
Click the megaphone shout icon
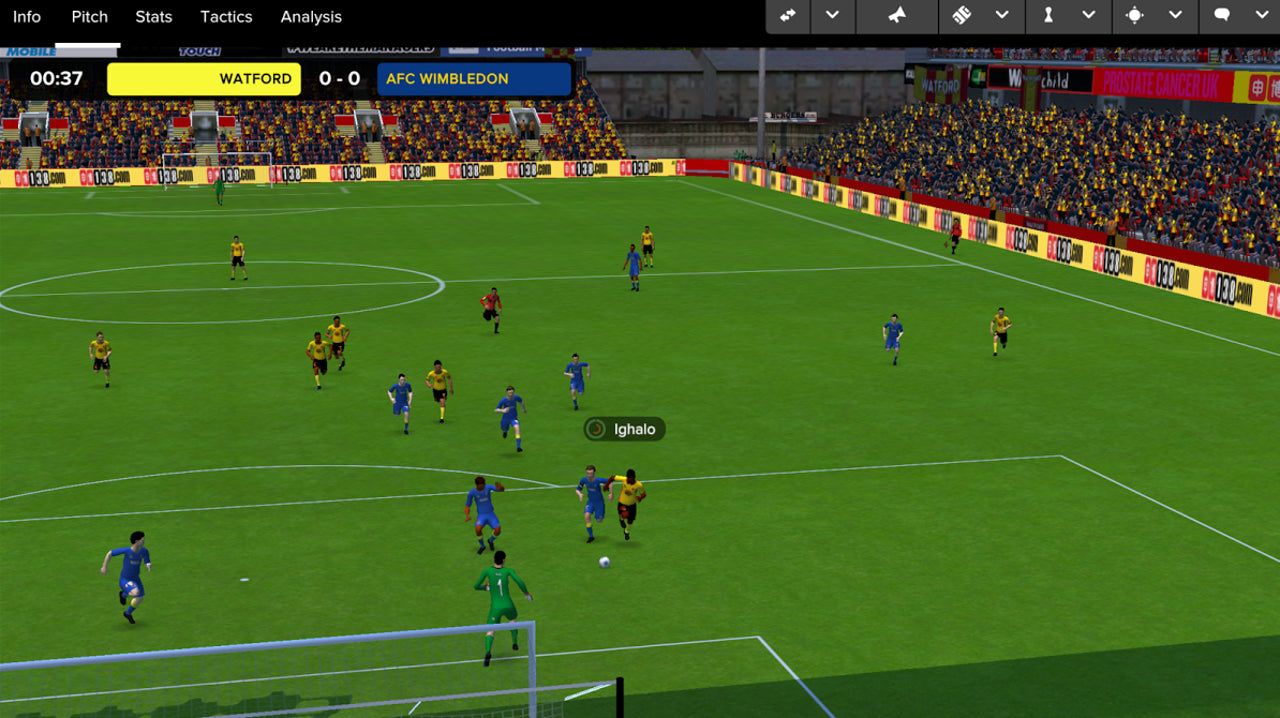[x=897, y=16]
